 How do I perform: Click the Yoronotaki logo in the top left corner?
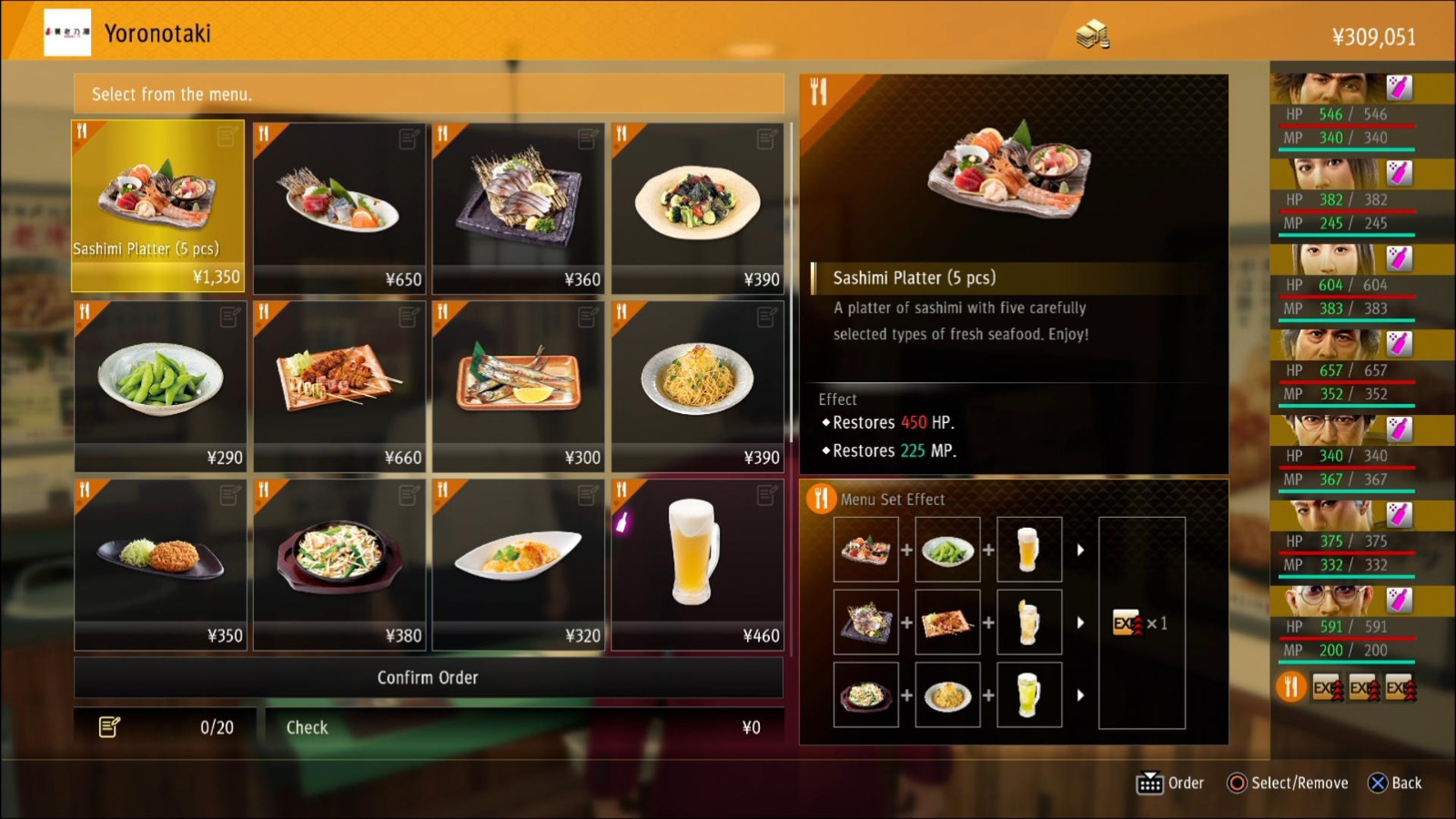pyautogui.click(x=67, y=30)
